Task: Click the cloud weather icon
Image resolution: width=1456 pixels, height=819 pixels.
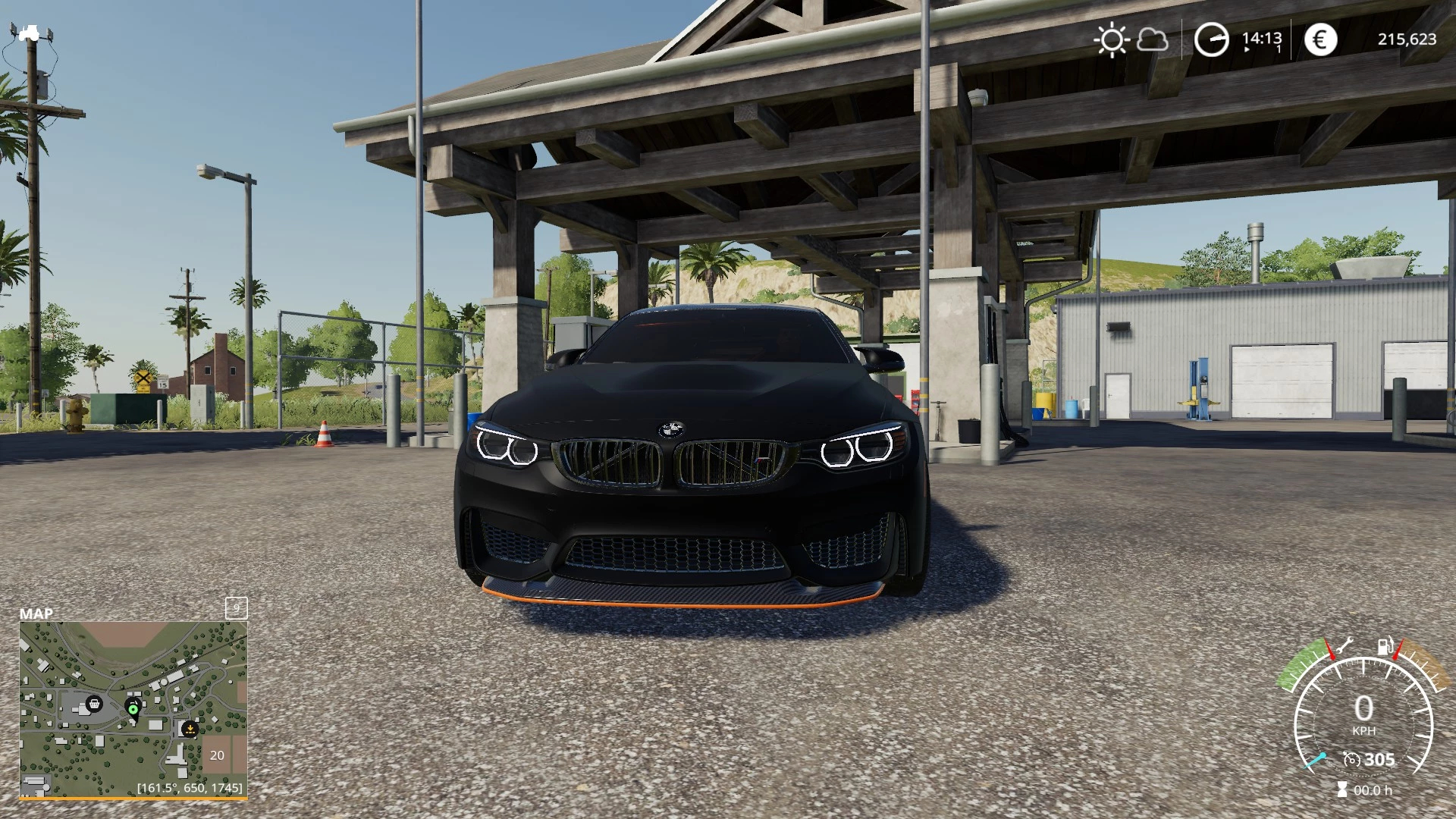Action: point(1153,39)
